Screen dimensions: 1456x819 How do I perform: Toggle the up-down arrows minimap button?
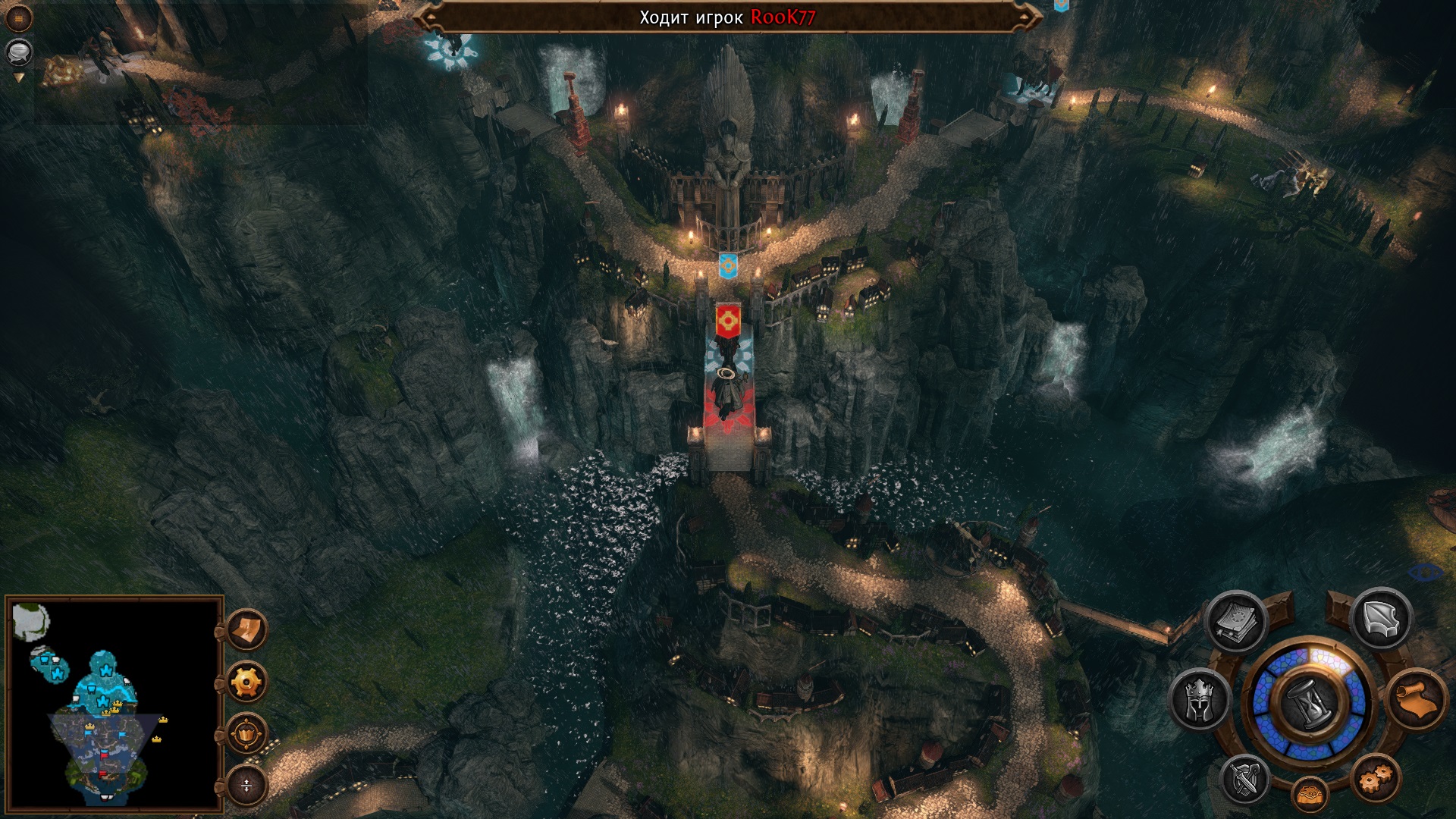[246, 786]
